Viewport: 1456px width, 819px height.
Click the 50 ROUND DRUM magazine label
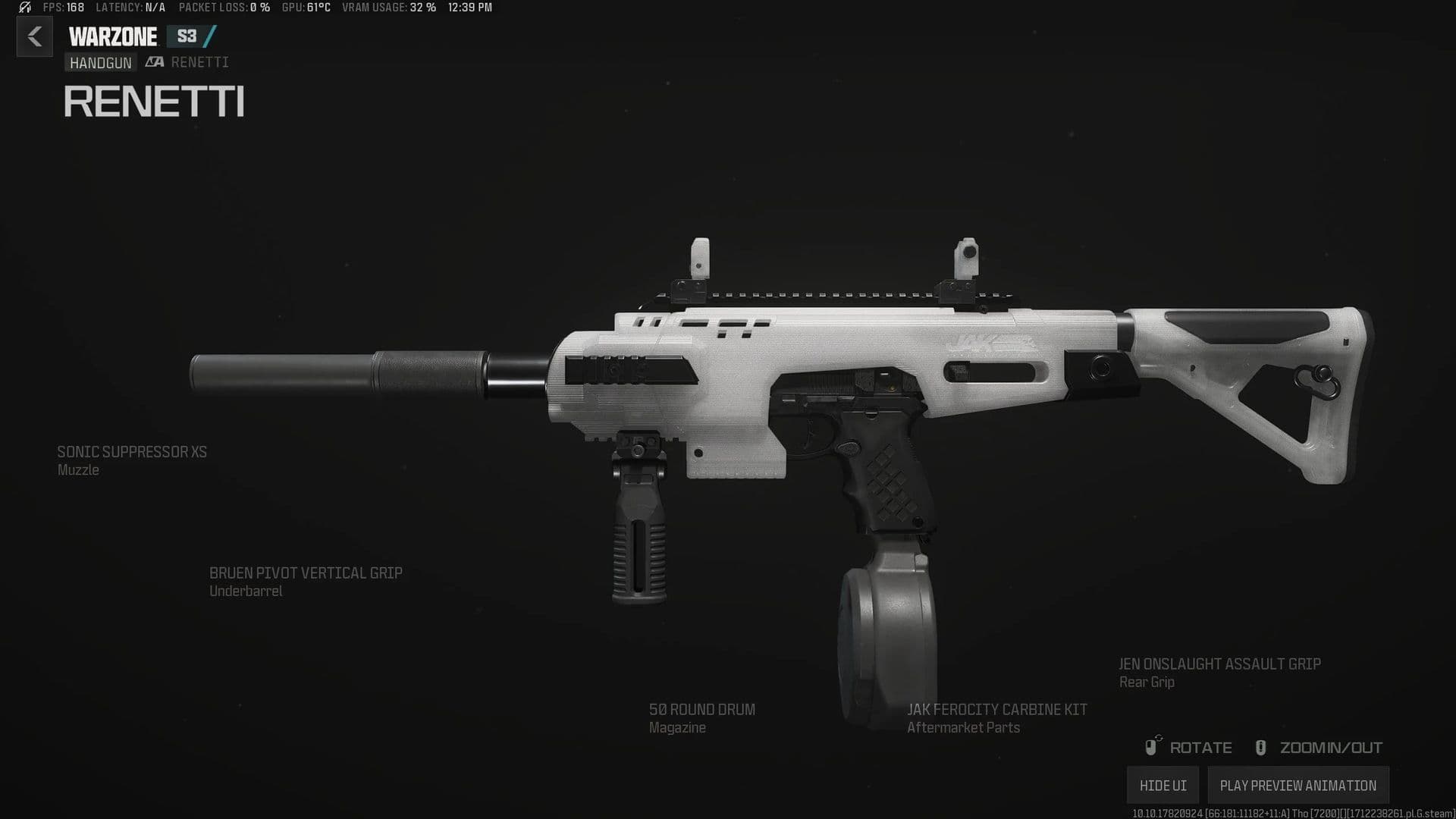click(701, 710)
